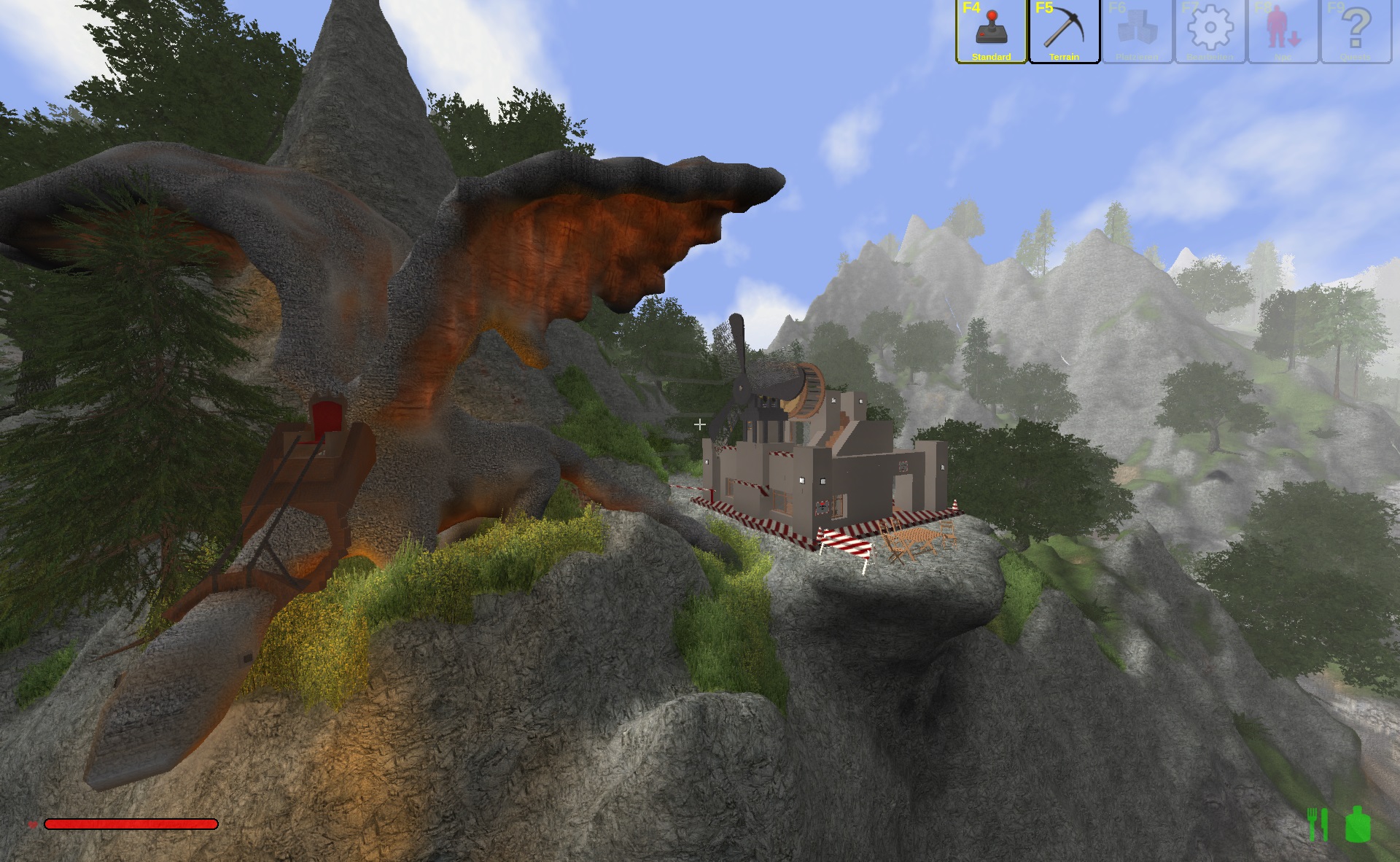Switch to the Terrain pickaxe tool
The height and width of the screenshot is (862, 1400).
click(1064, 31)
